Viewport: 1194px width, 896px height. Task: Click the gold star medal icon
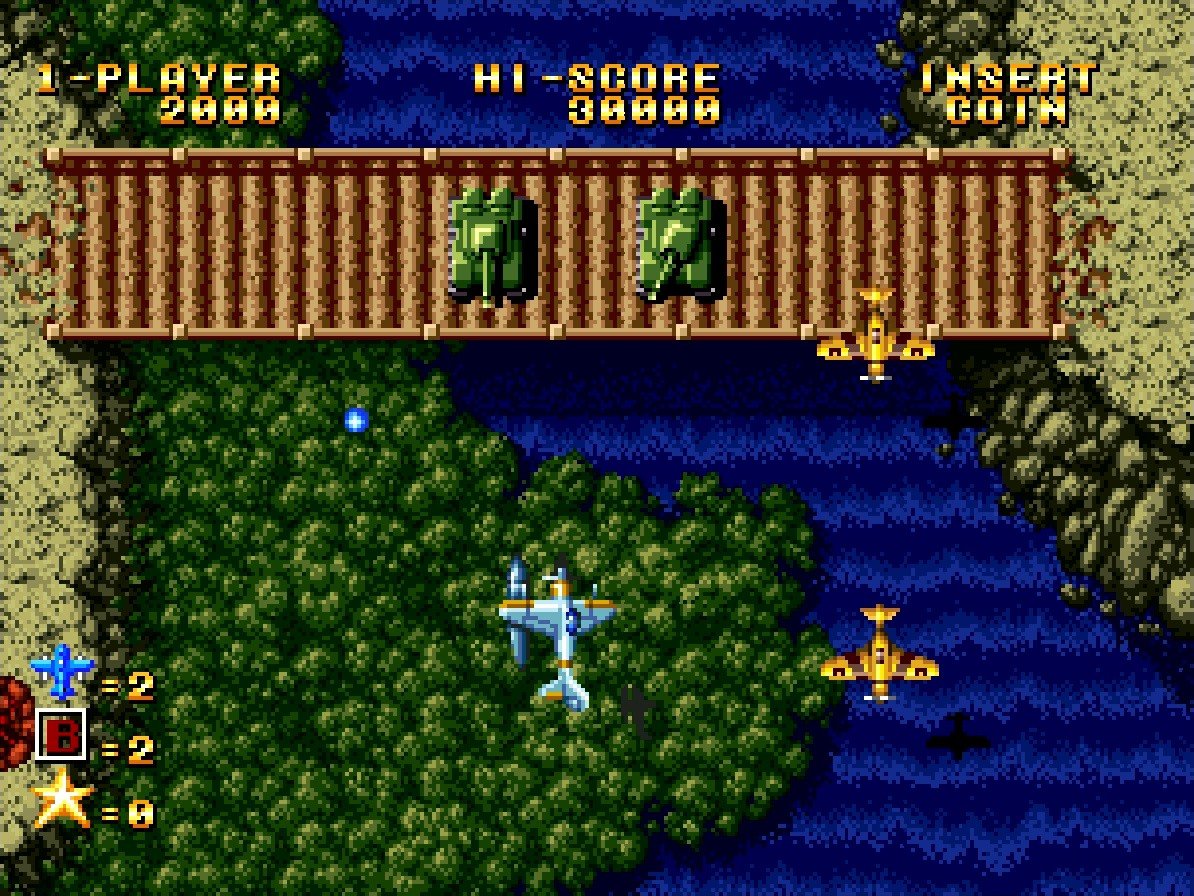pos(62,799)
